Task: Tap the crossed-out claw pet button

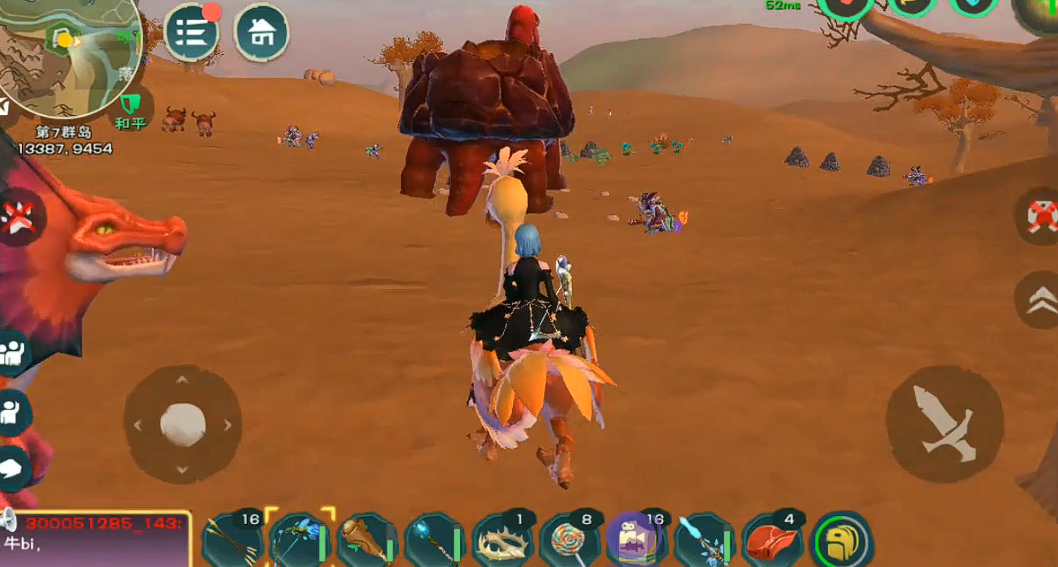Action: 18,213
